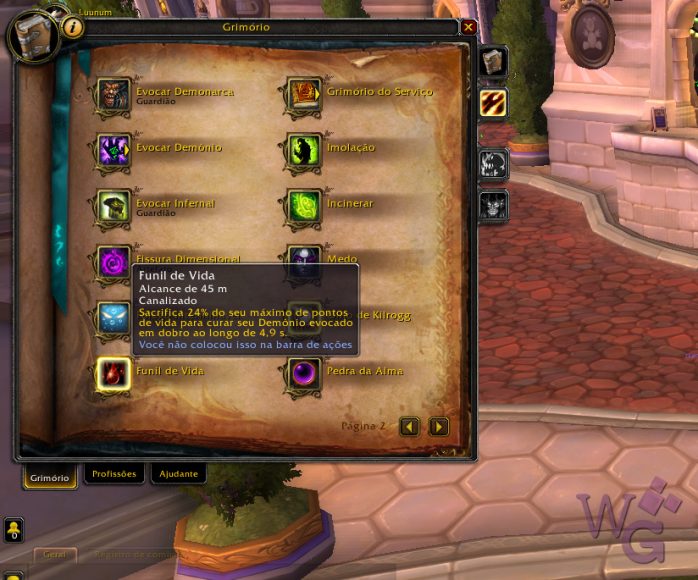Open the spellbook info help button

[73, 27]
